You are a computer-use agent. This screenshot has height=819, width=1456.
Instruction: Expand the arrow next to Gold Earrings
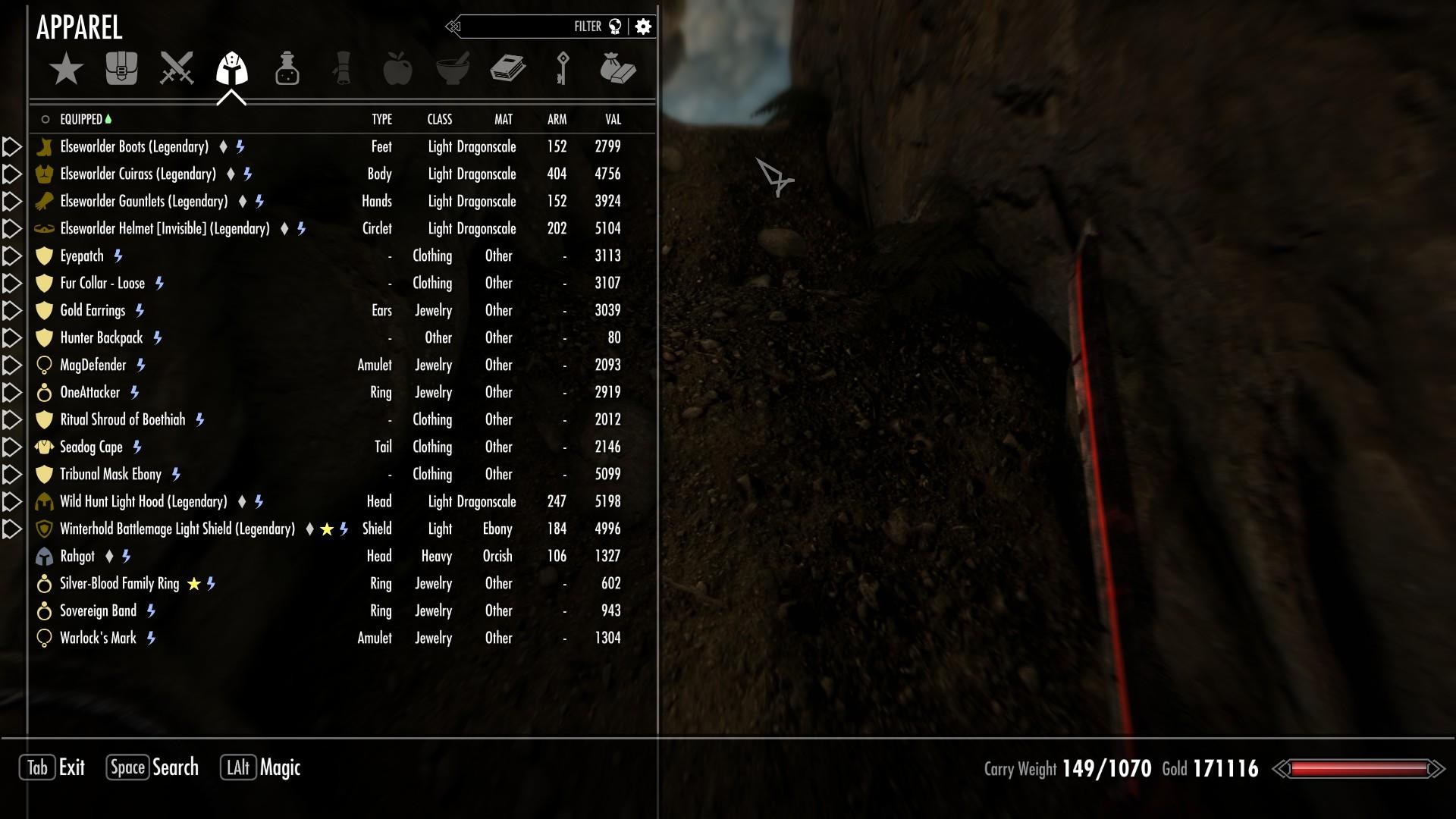click(x=11, y=310)
